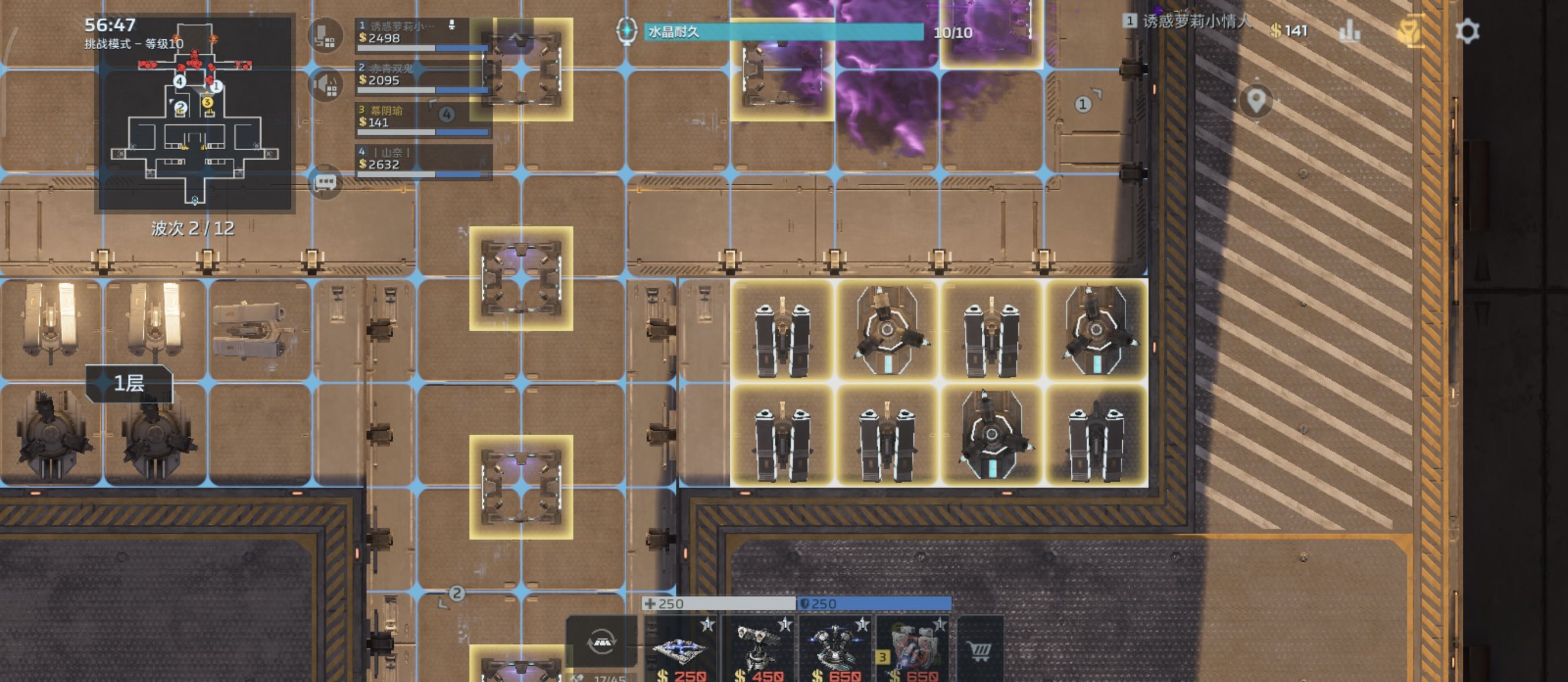Tap the map pin marker button
The image size is (1568, 682).
click(x=1256, y=101)
